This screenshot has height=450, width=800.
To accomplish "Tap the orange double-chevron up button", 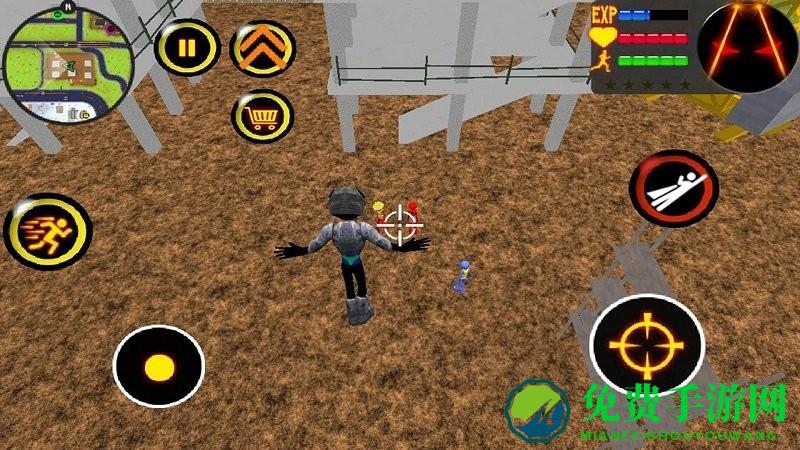I will click(x=262, y=46).
